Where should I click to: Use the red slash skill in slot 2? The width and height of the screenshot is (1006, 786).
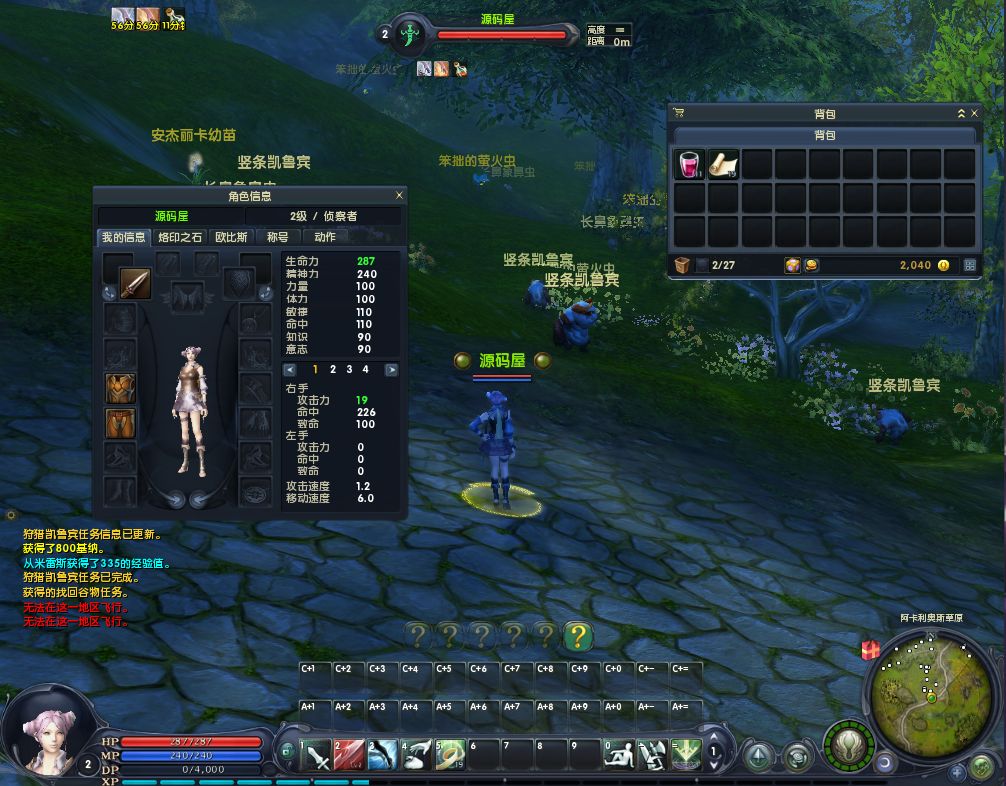pyautogui.click(x=350, y=754)
